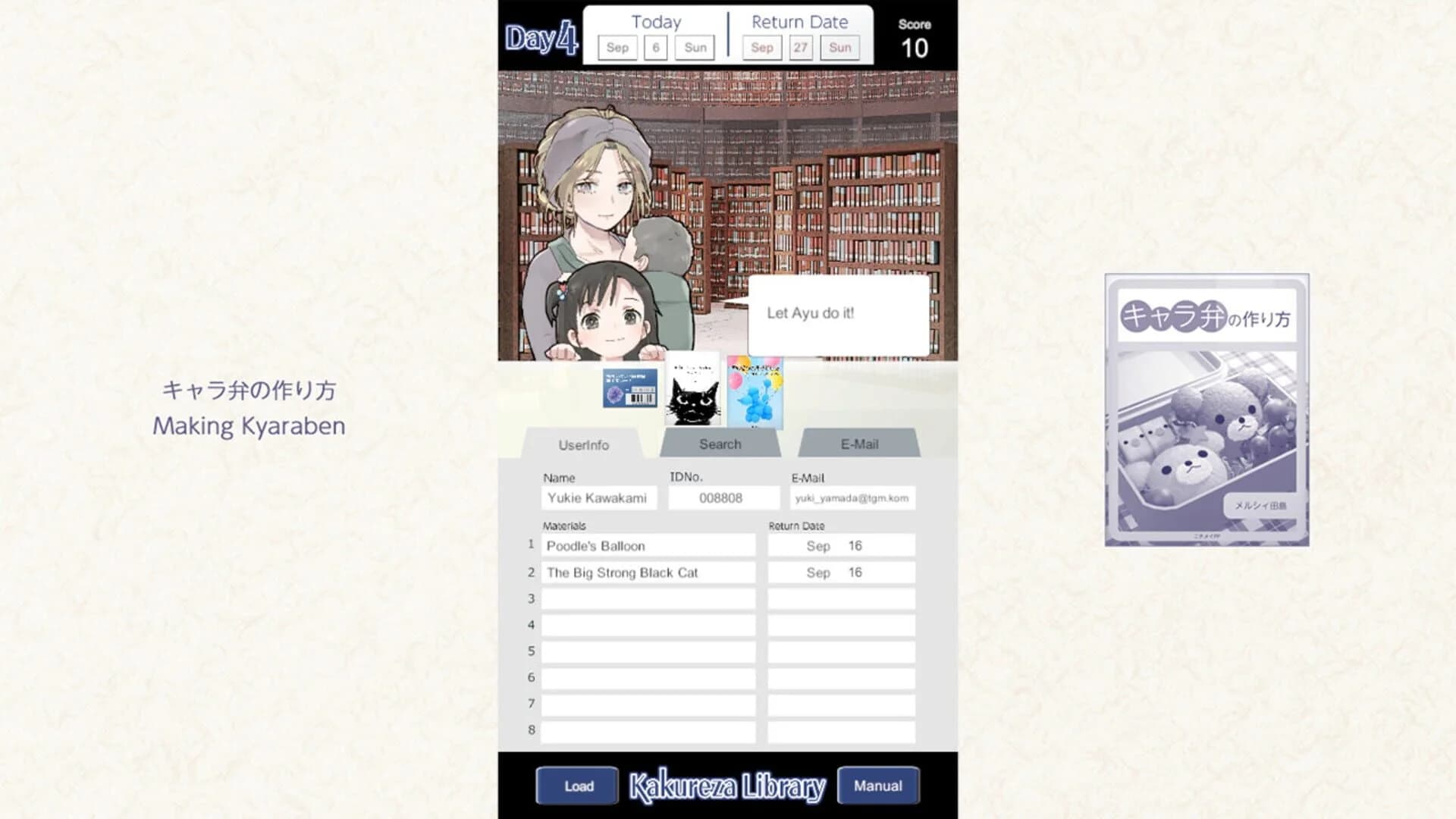Screen dimensions: 1456x819
Task: Open the Manual
Action: tap(877, 786)
